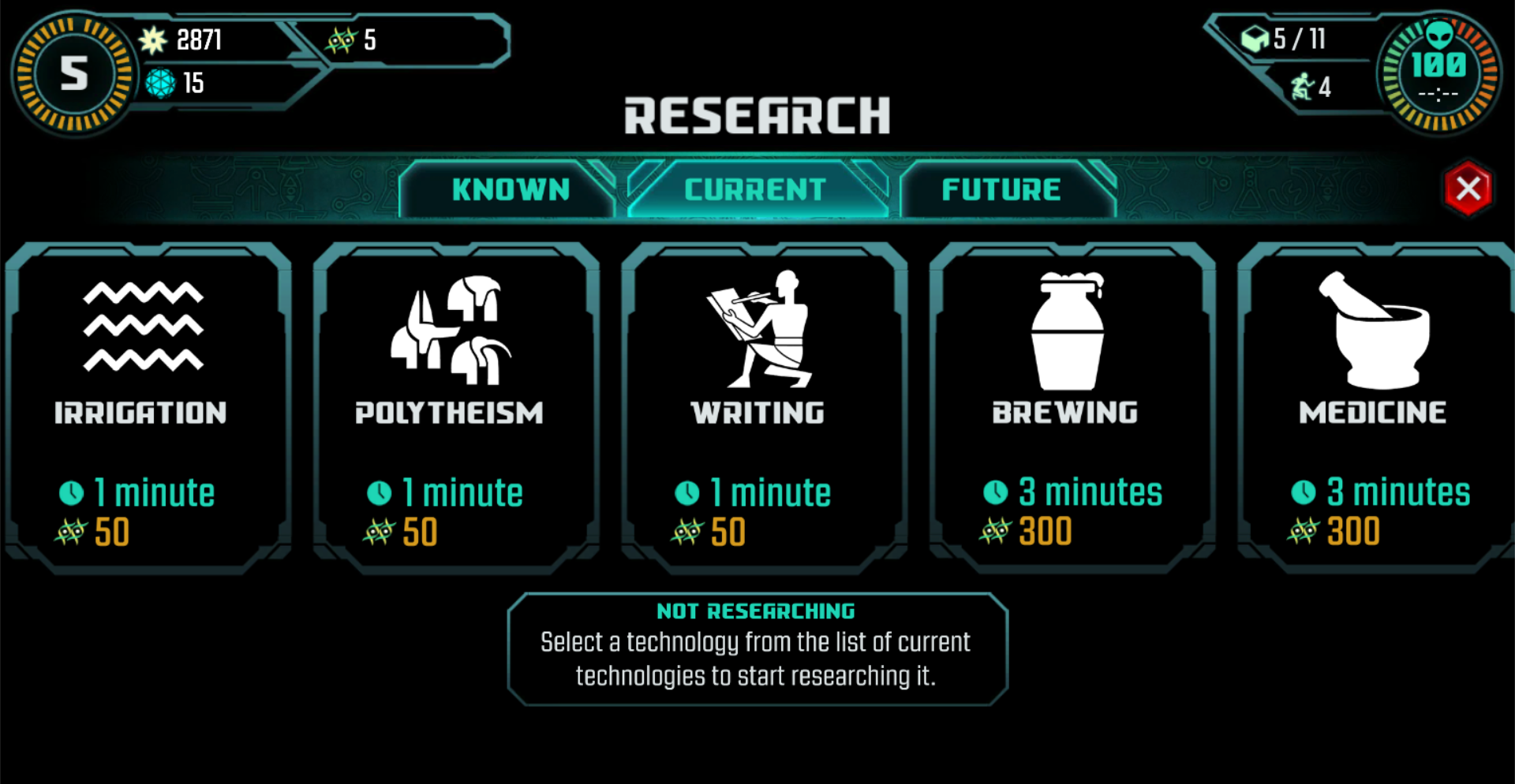Close the Research screen with the red X

[x=1467, y=189]
